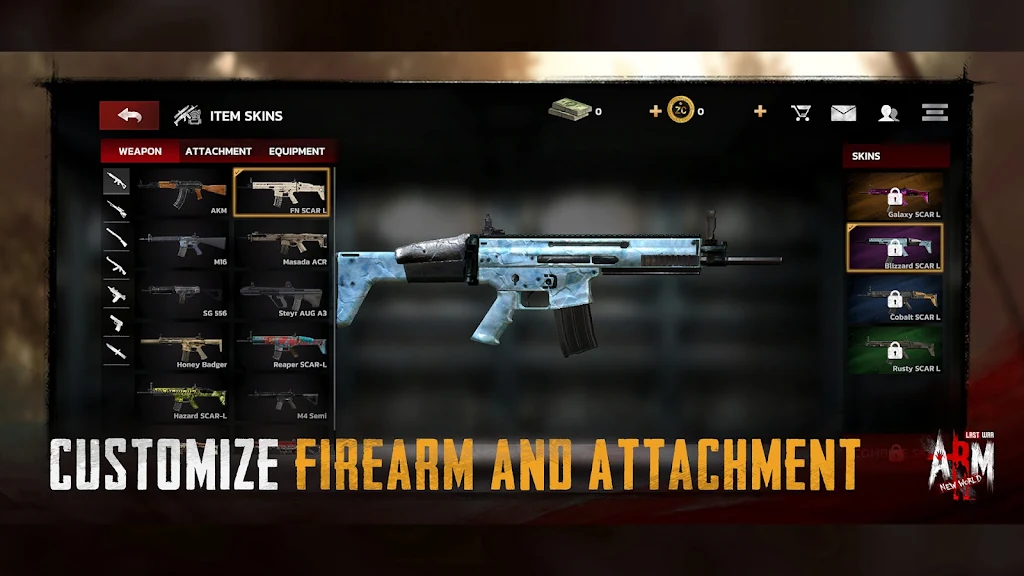Screen dimensions: 1024x576
Task: Select the Cobalt SCAR L skin
Action: tap(895, 299)
